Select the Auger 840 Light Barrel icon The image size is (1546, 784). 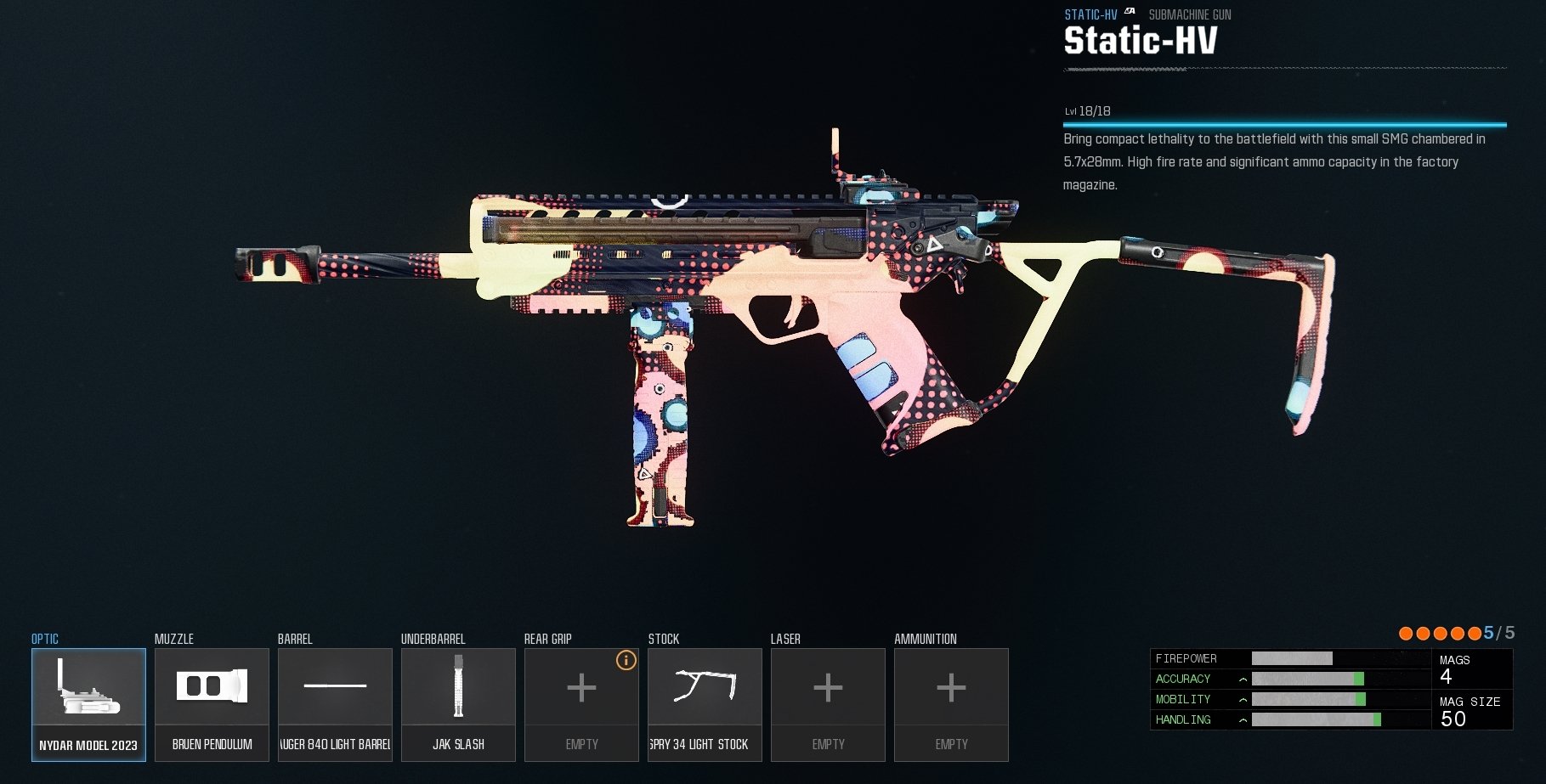click(335, 687)
